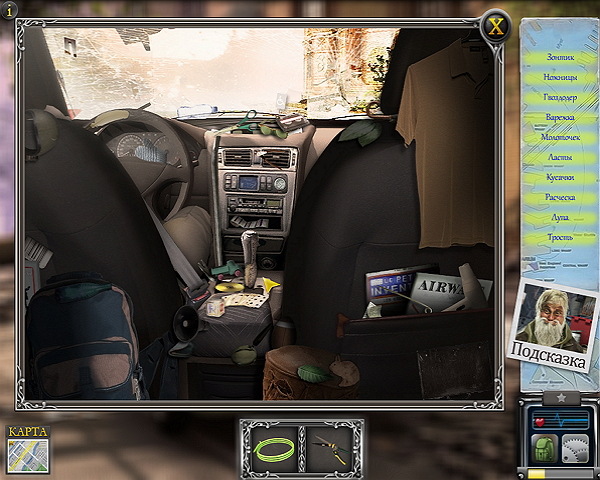Choose Лупа from the item list
This screenshot has width=600, height=480.
560,218
